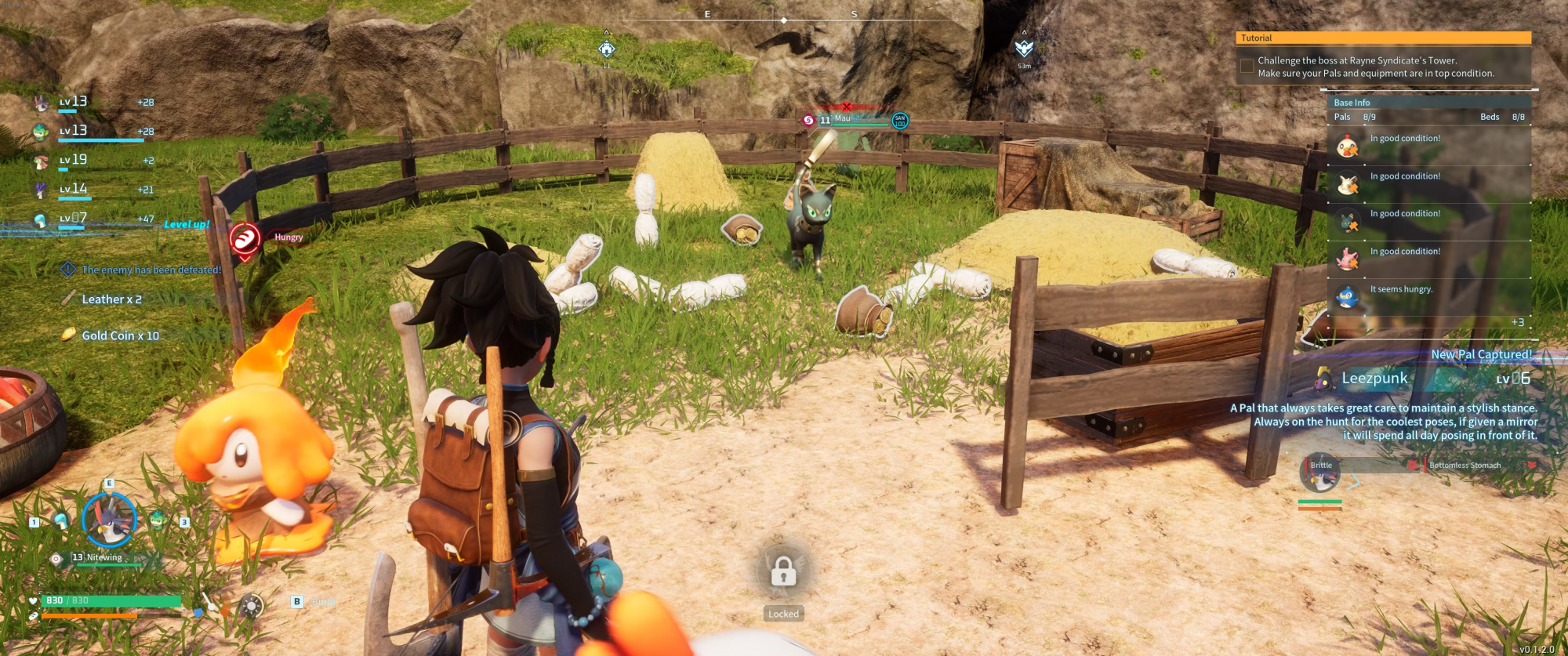The image size is (1568, 656).
Task: Expand the +3 more Pals indicator
Action: [1517, 322]
